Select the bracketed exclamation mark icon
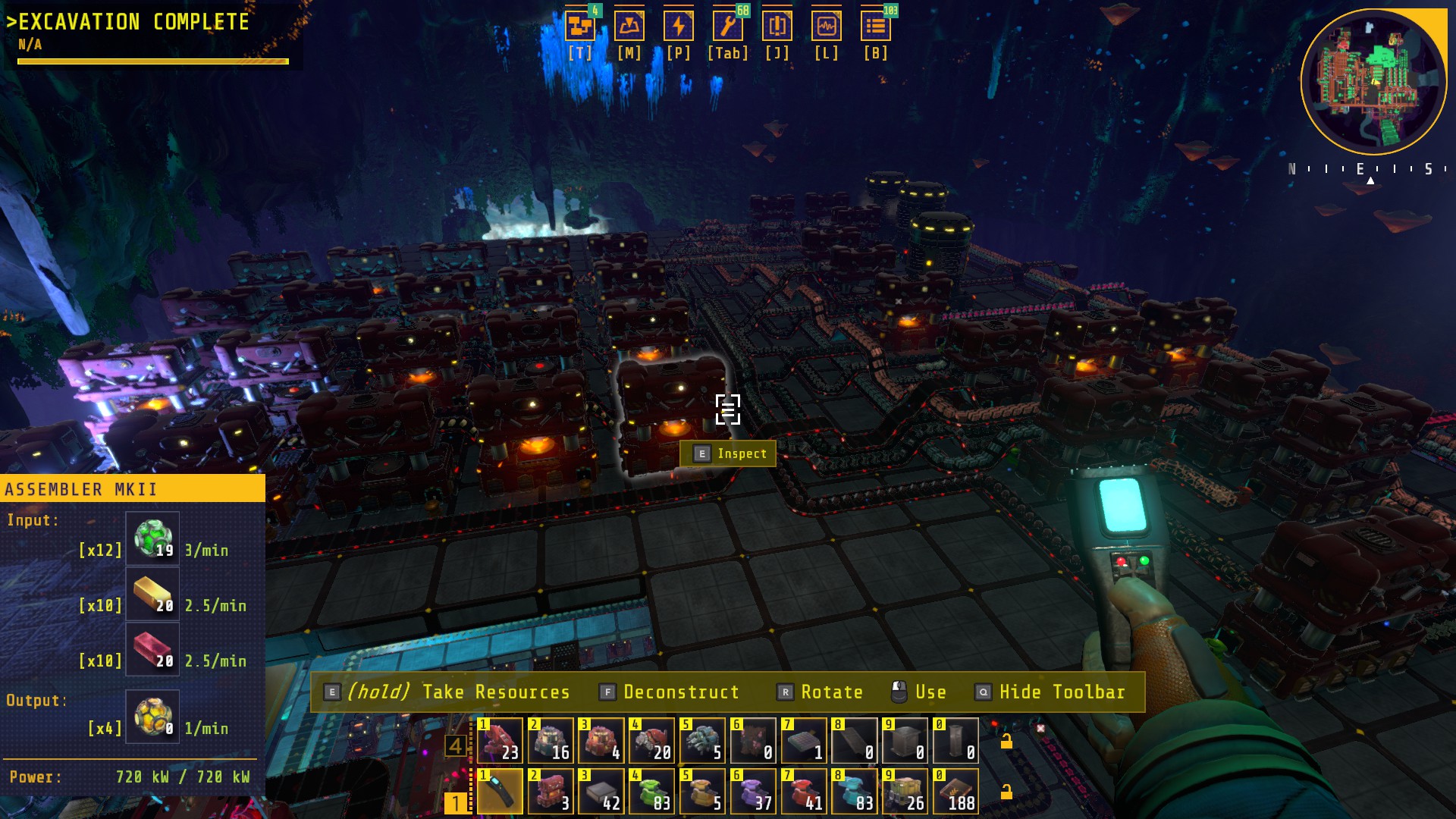The width and height of the screenshot is (1456, 819). coord(777,27)
